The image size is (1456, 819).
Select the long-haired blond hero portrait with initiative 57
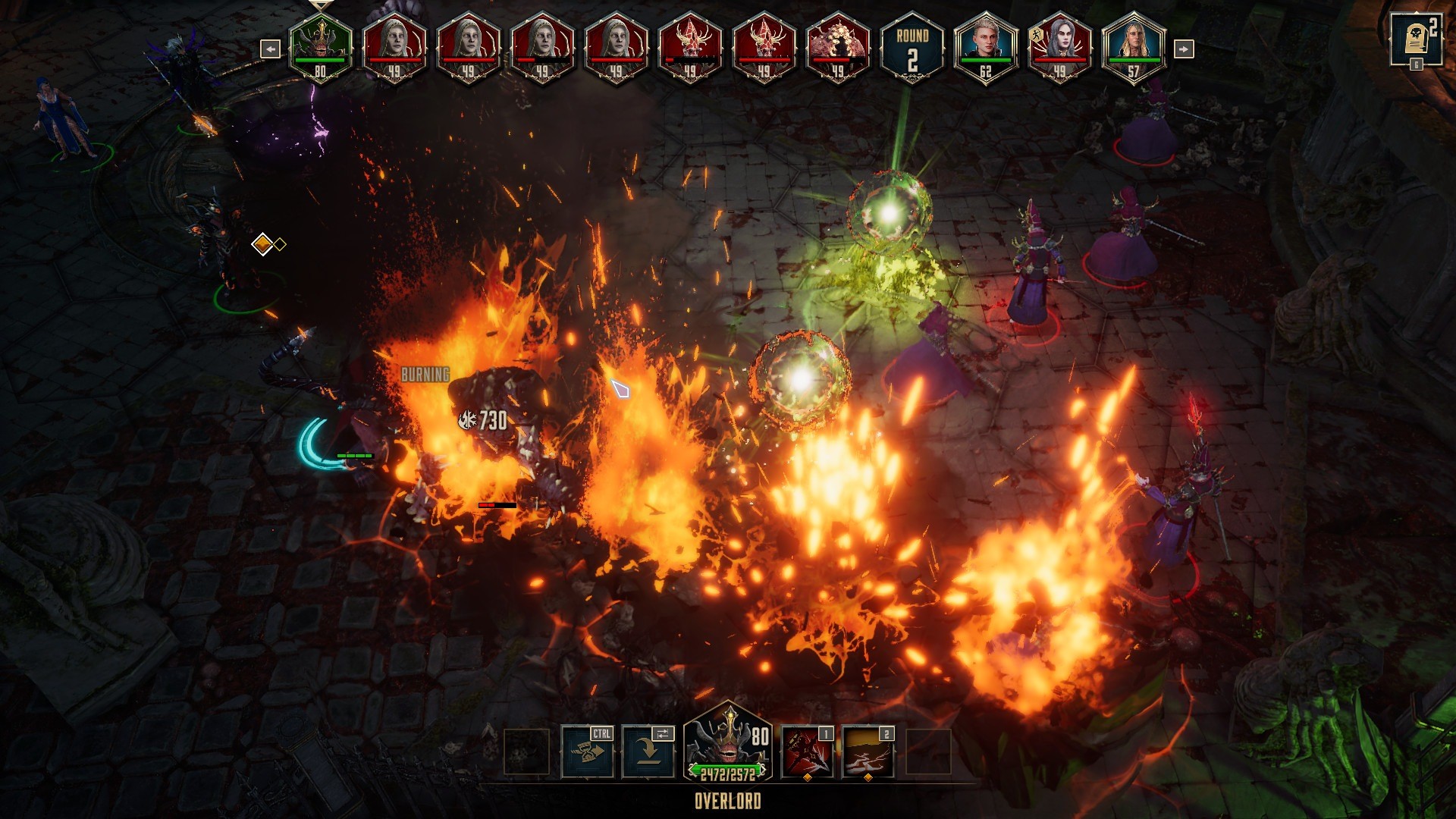click(1133, 47)
